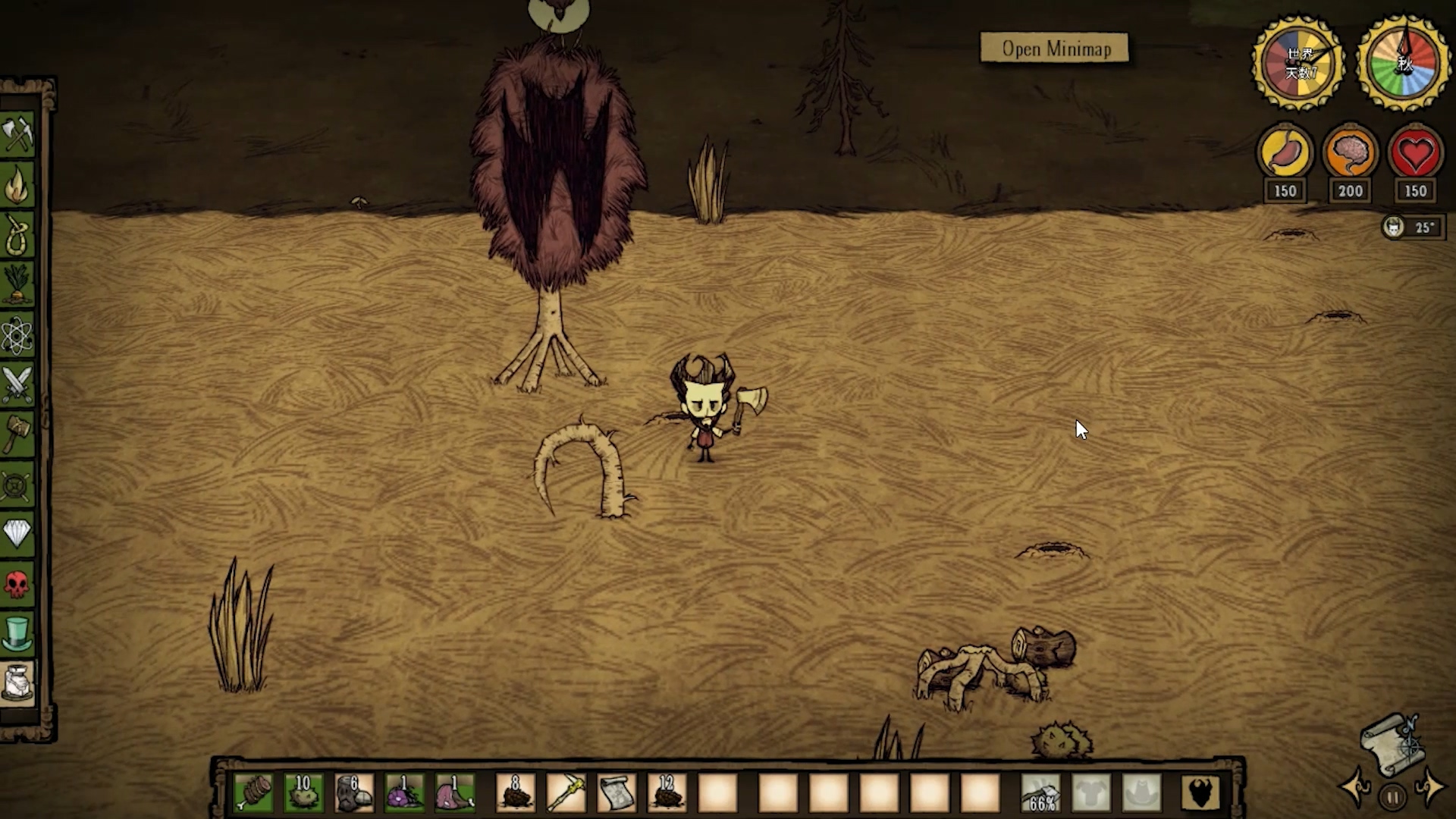Select the white diamond Refine tab
The width and height of the screenshot is (1456, 819).
[17, 533]
